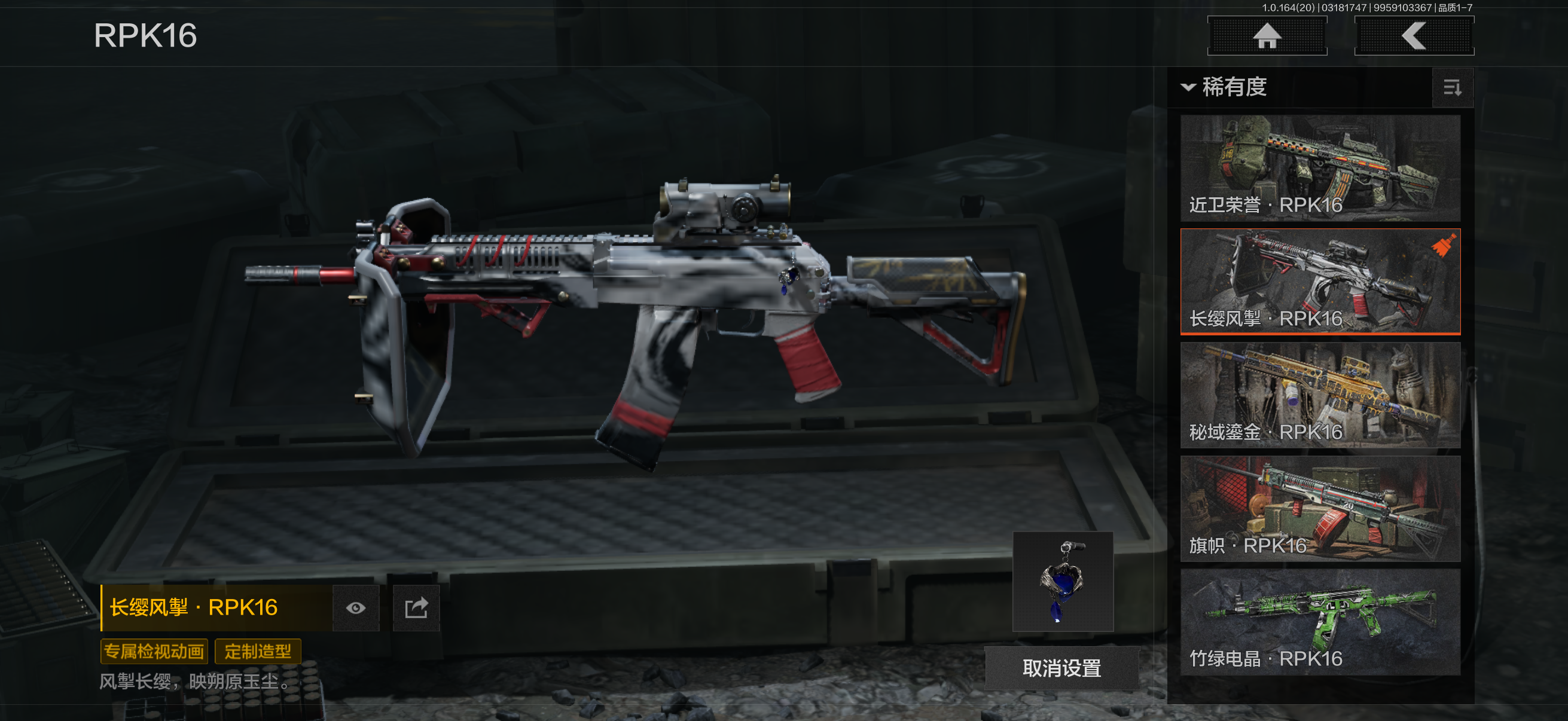
Task: Click the 定制造型 tag
Action: [258, 652]
